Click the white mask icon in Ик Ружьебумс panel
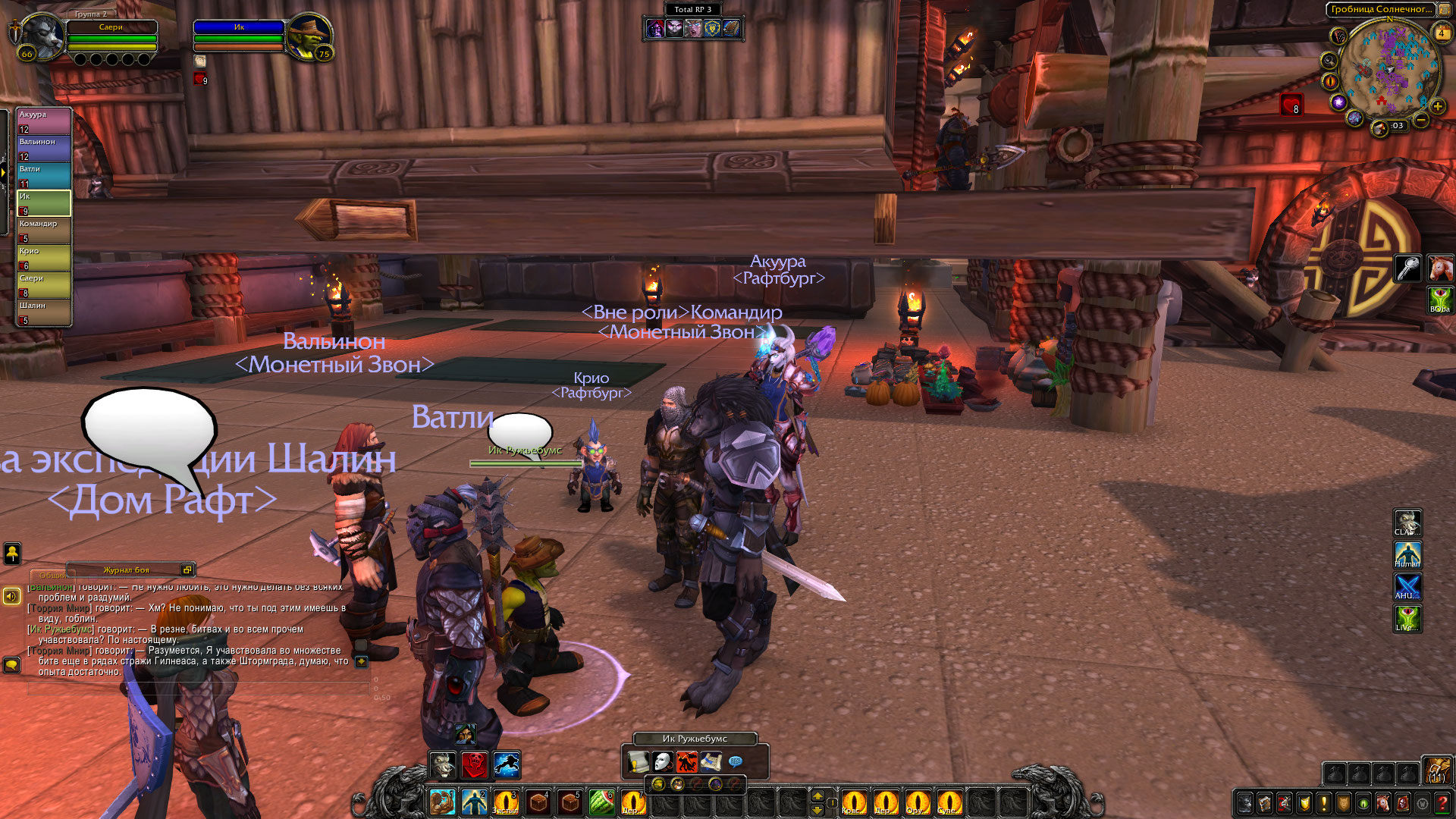This screenshot has height=819, width=1456. [x=663, y=761]
